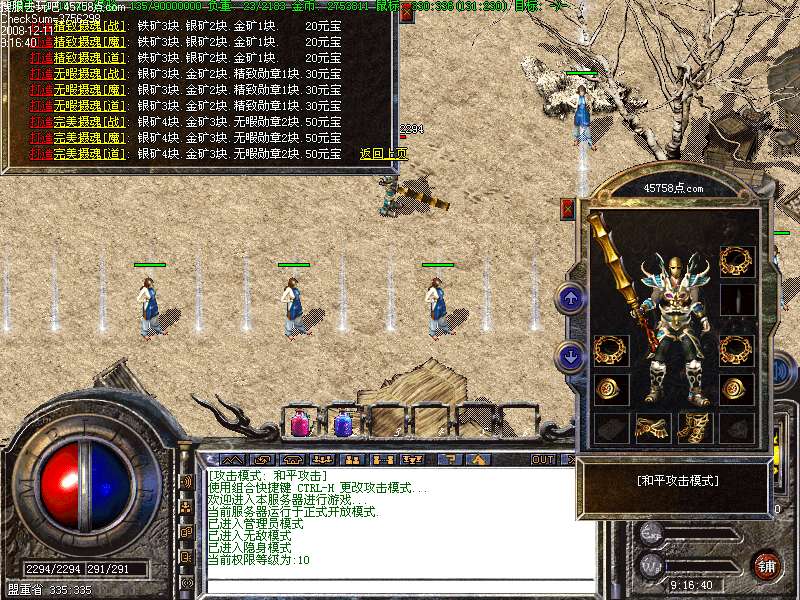Image resolution: width=800 pixels, height=600 pixels.
Task: Use the blue potion in the quickbar
Action: pos(343,424)
